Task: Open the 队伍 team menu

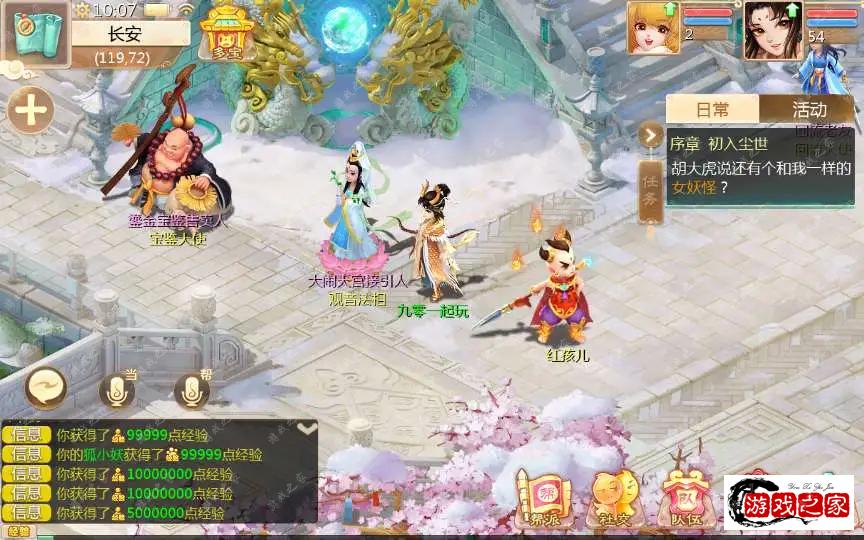Action: pyautogui.click(x=685, y=496)
